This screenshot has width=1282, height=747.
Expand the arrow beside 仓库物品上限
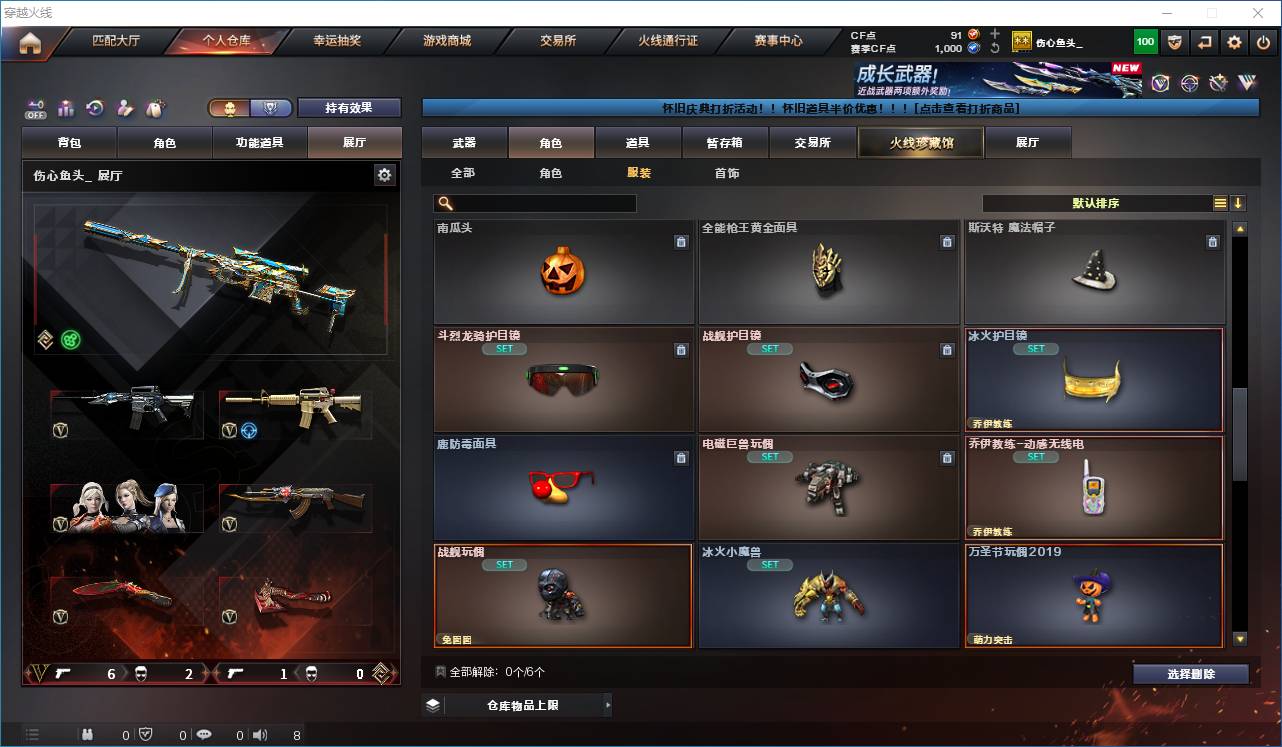607,704
